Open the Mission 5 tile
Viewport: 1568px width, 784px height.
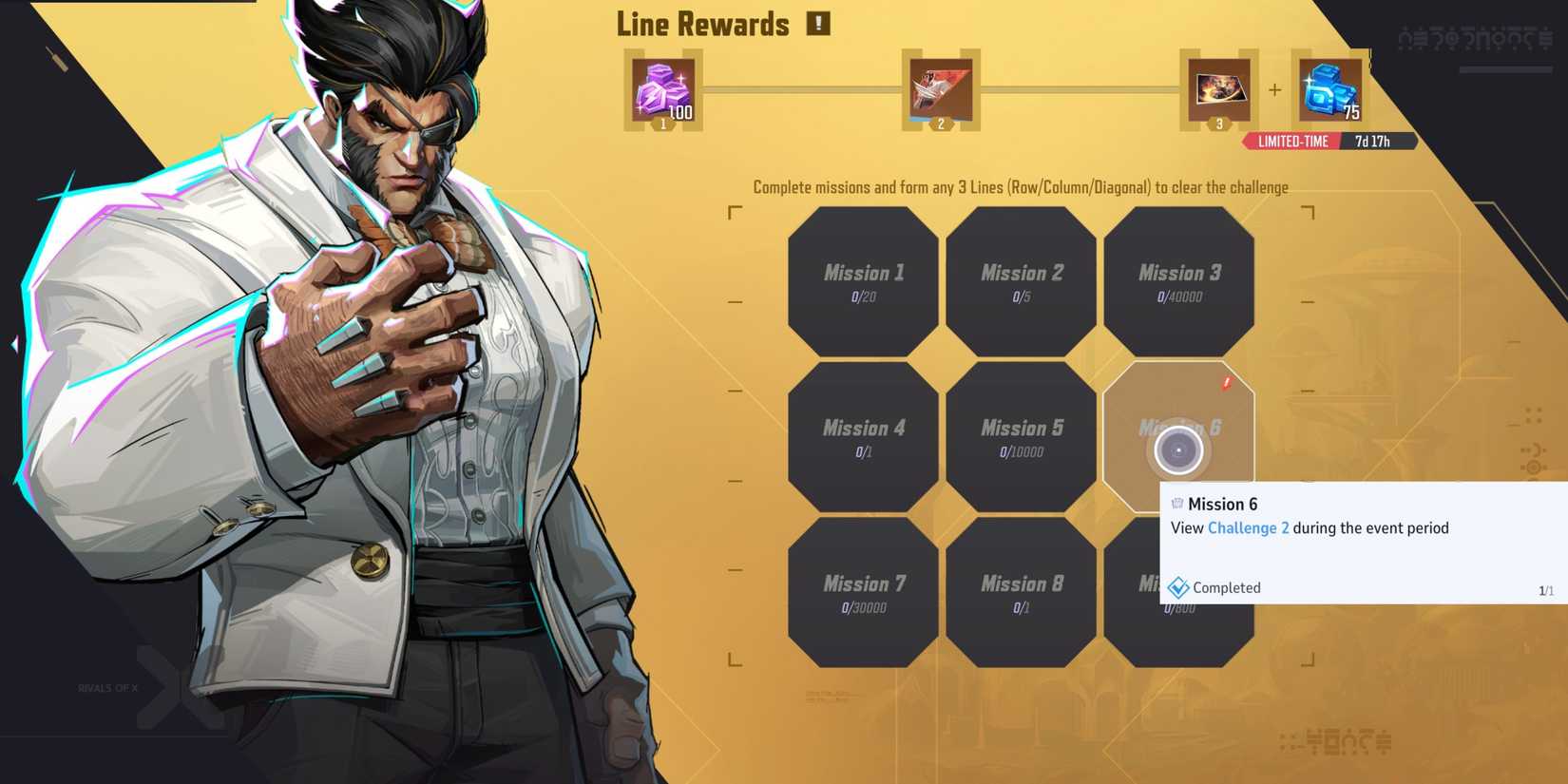(x=1021, y=434)
